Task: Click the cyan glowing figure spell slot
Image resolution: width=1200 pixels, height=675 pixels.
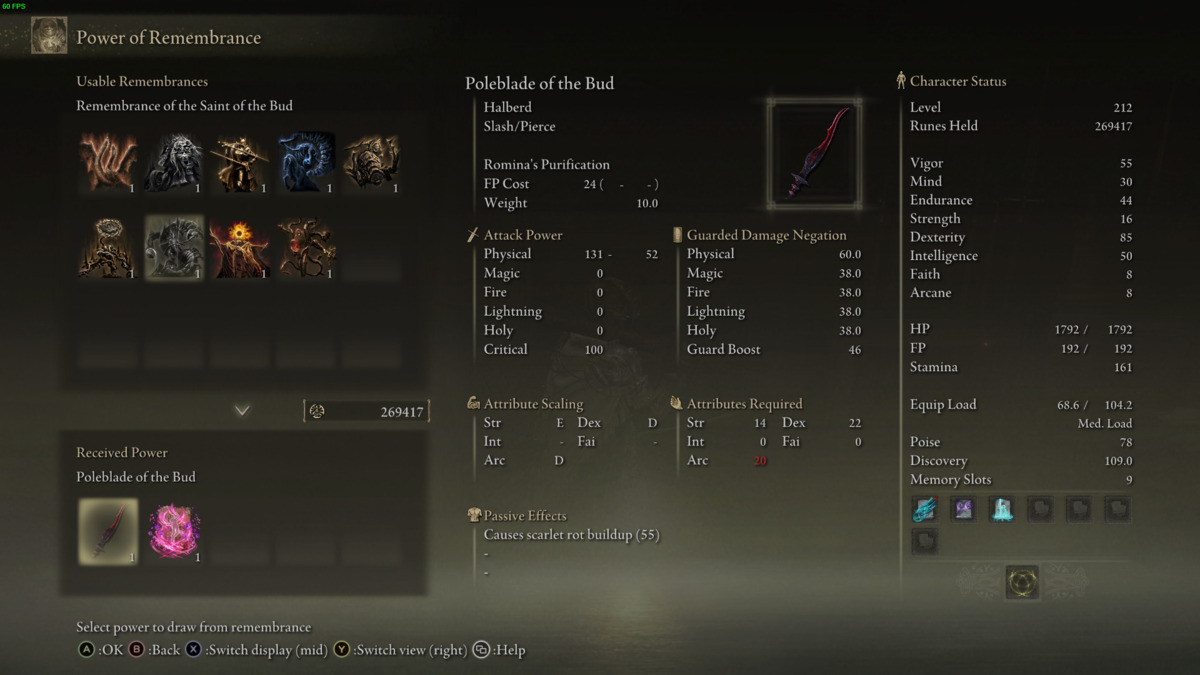Action: (1001, 509)
